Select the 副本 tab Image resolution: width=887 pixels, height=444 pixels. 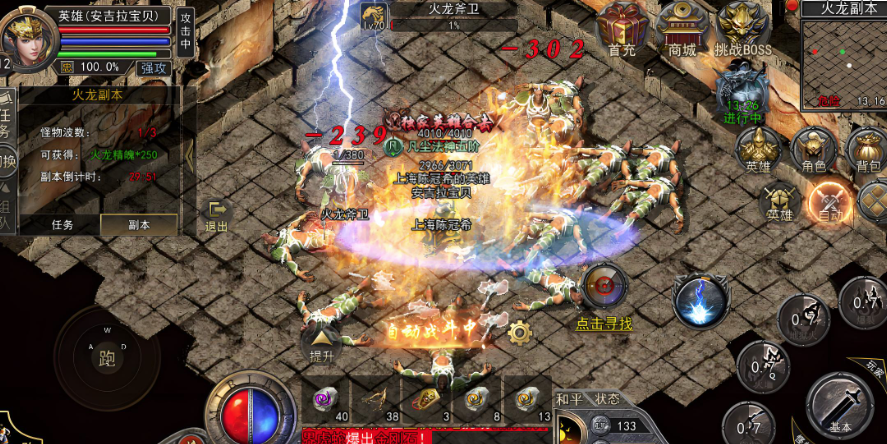pyautogui.click(x=138, y=225)
